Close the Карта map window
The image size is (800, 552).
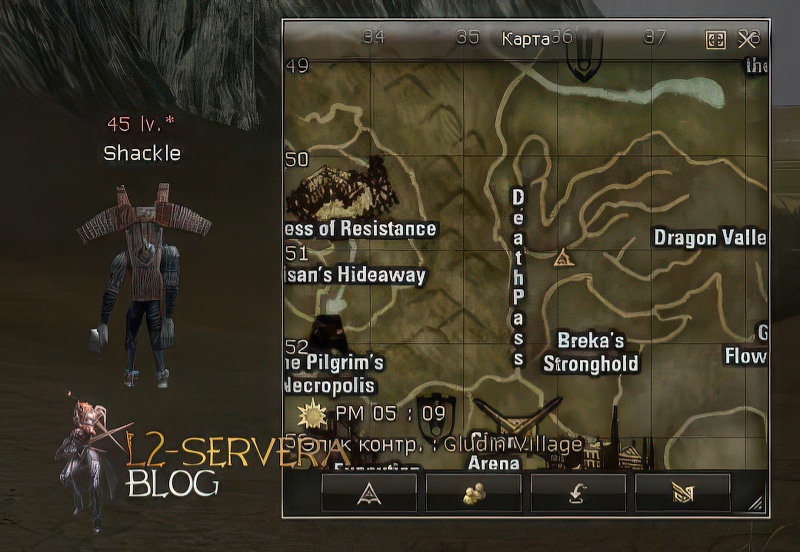coord(749,39)
